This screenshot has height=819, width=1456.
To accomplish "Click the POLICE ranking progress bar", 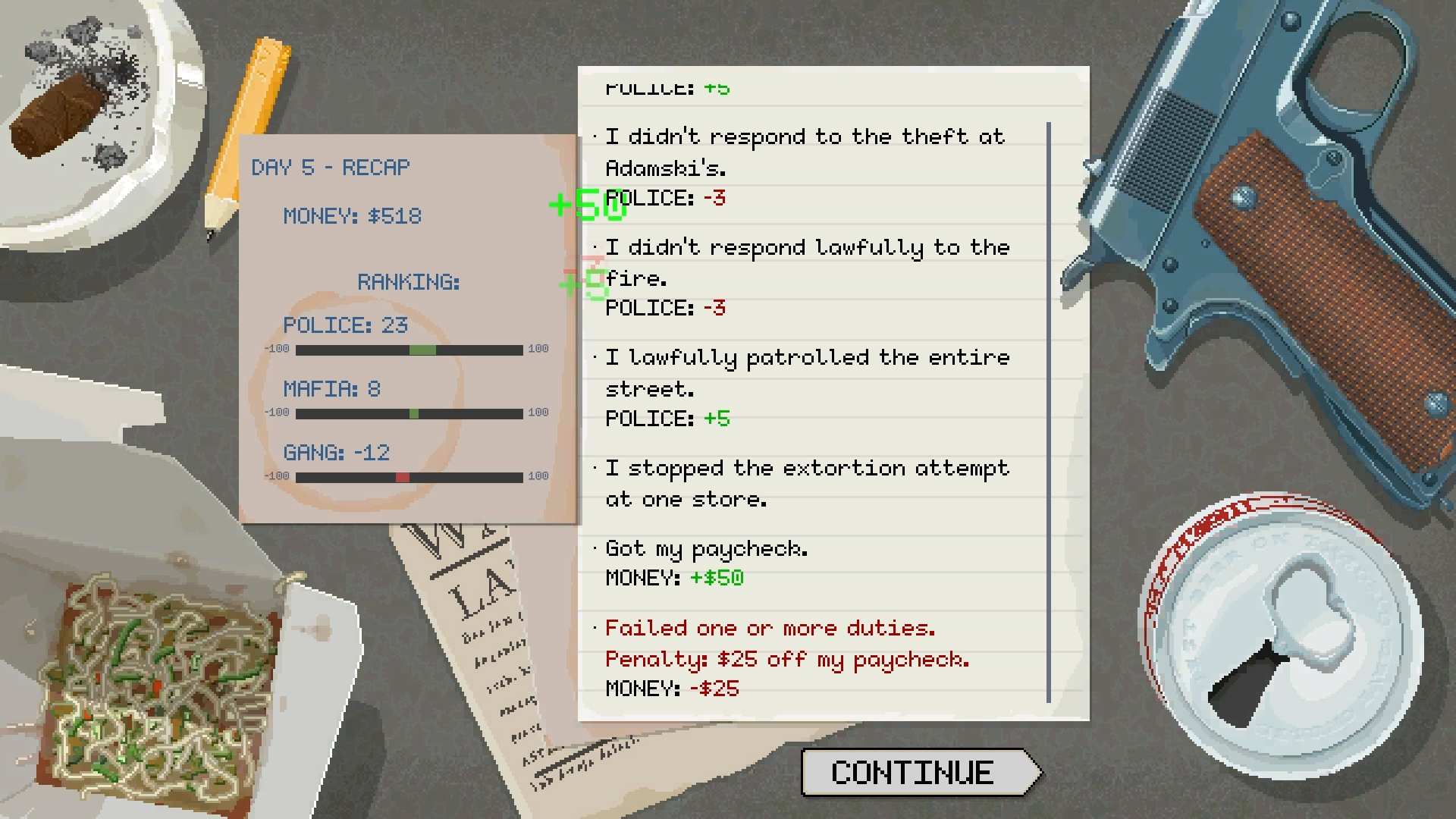I will [x=409, y=350].
